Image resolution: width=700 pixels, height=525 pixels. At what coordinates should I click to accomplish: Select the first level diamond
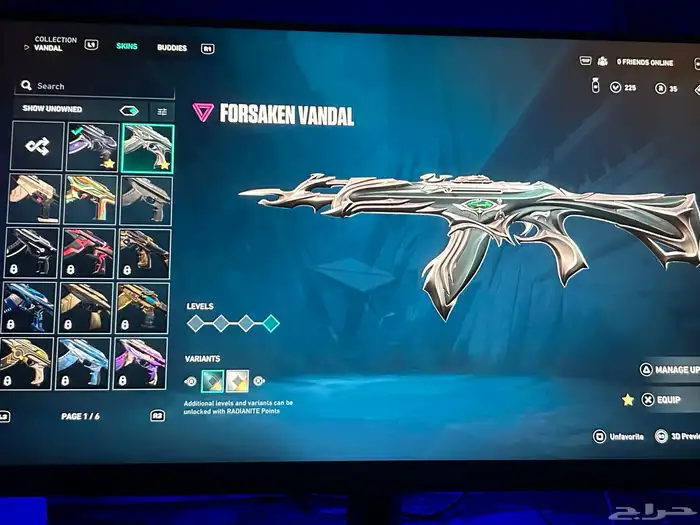[x=195, y=323]
